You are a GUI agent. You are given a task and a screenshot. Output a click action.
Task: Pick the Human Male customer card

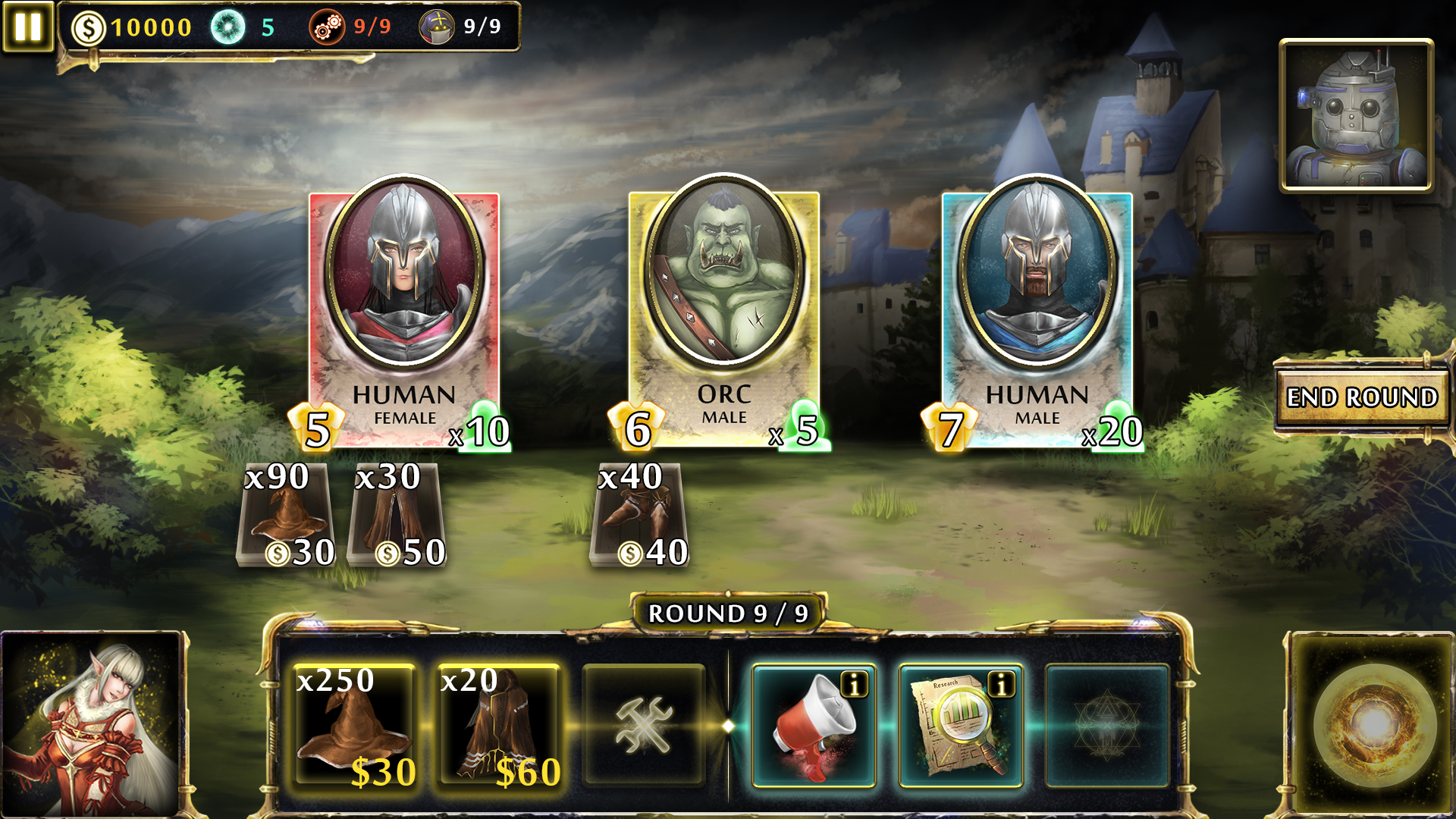[x=1037, y=311]
